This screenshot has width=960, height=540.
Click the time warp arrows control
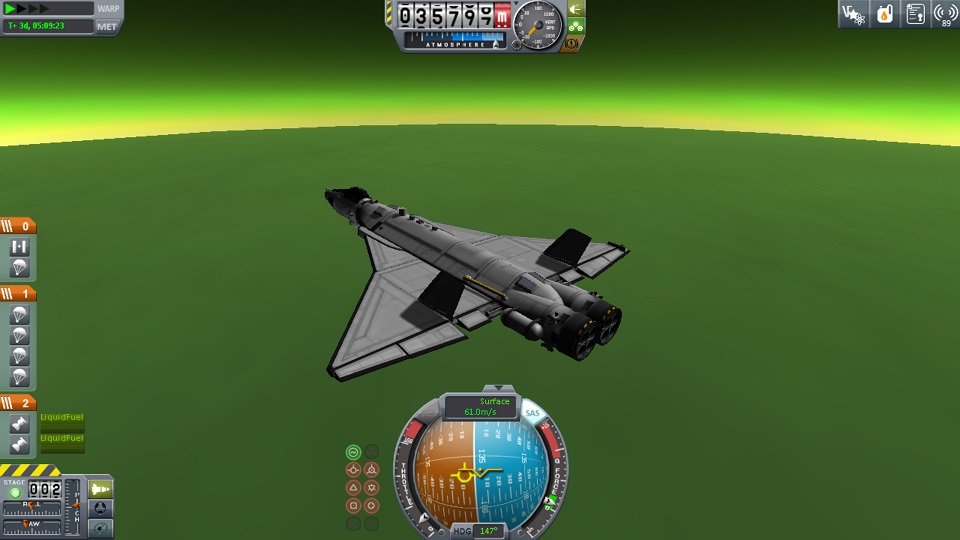[x=35, y=9]
